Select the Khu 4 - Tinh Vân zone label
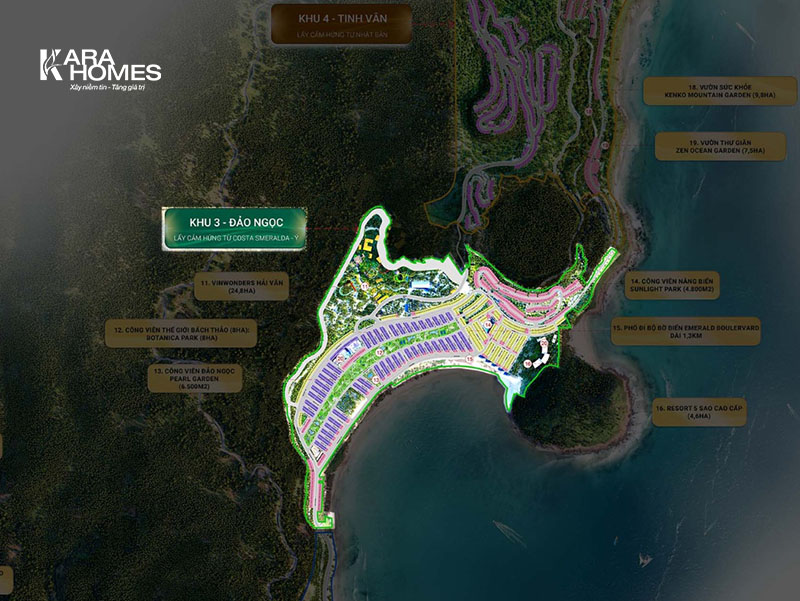This screenshot has height=601, width=800. point(329,23)
